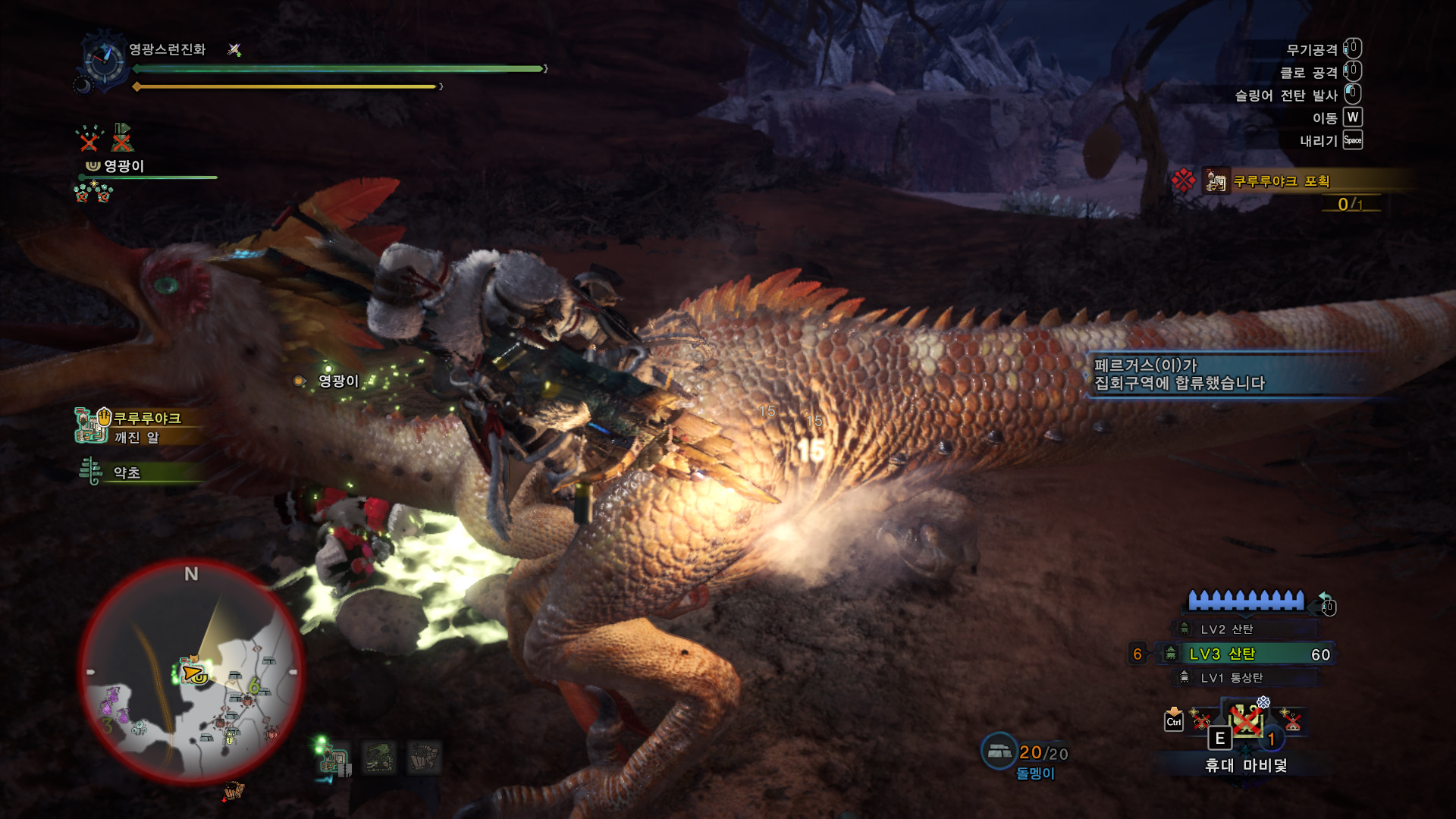Open the circular minimap
The height and width of the screenshot is (819, 1456).
tap(191, 671)
